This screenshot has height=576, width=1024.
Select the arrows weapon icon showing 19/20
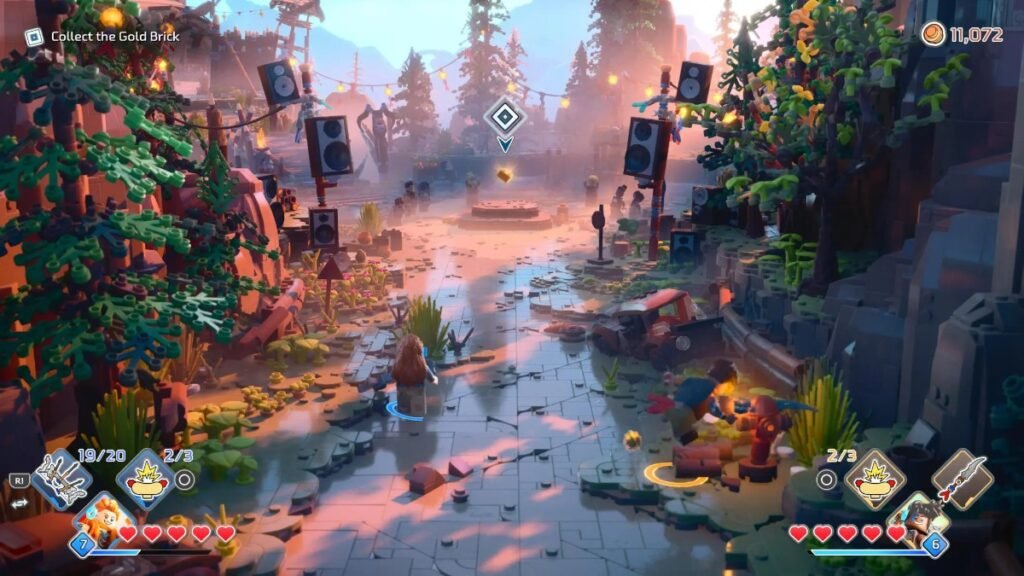click(61, 480)
